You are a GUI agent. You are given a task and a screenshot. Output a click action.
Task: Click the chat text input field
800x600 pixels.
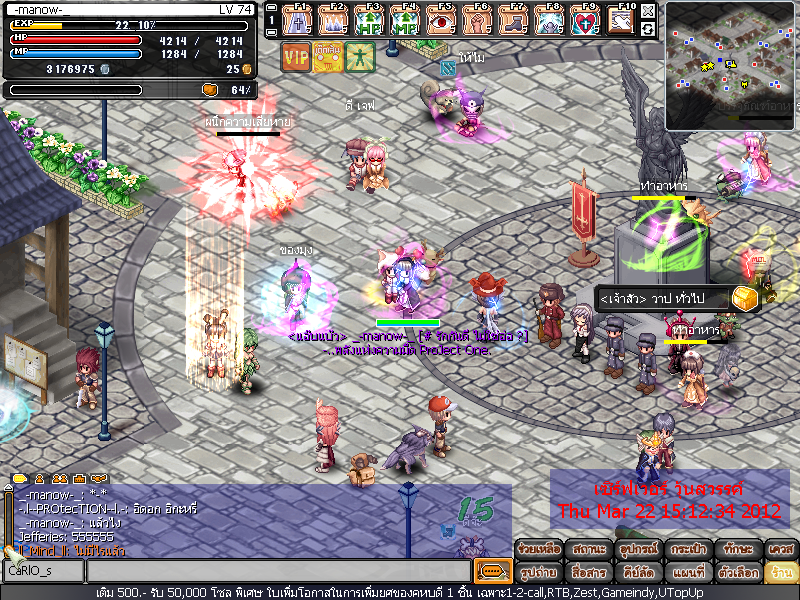click(278, 570)
